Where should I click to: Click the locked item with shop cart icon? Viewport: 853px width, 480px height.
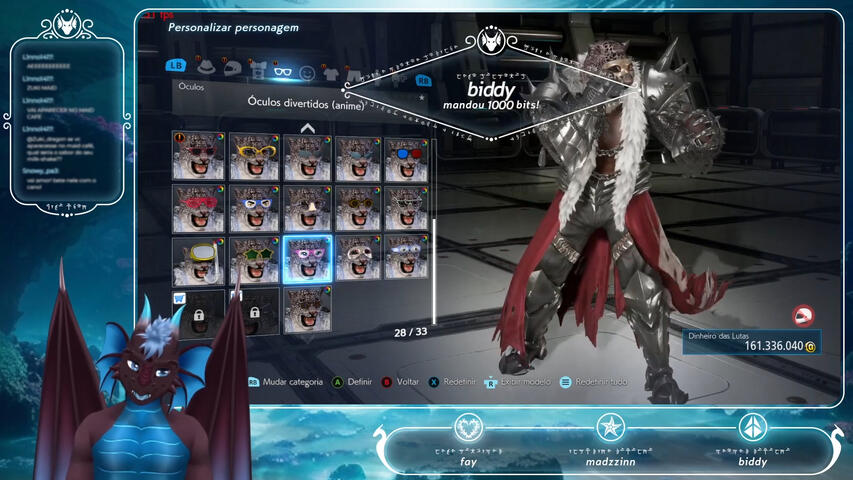click(x=196, y=312)
